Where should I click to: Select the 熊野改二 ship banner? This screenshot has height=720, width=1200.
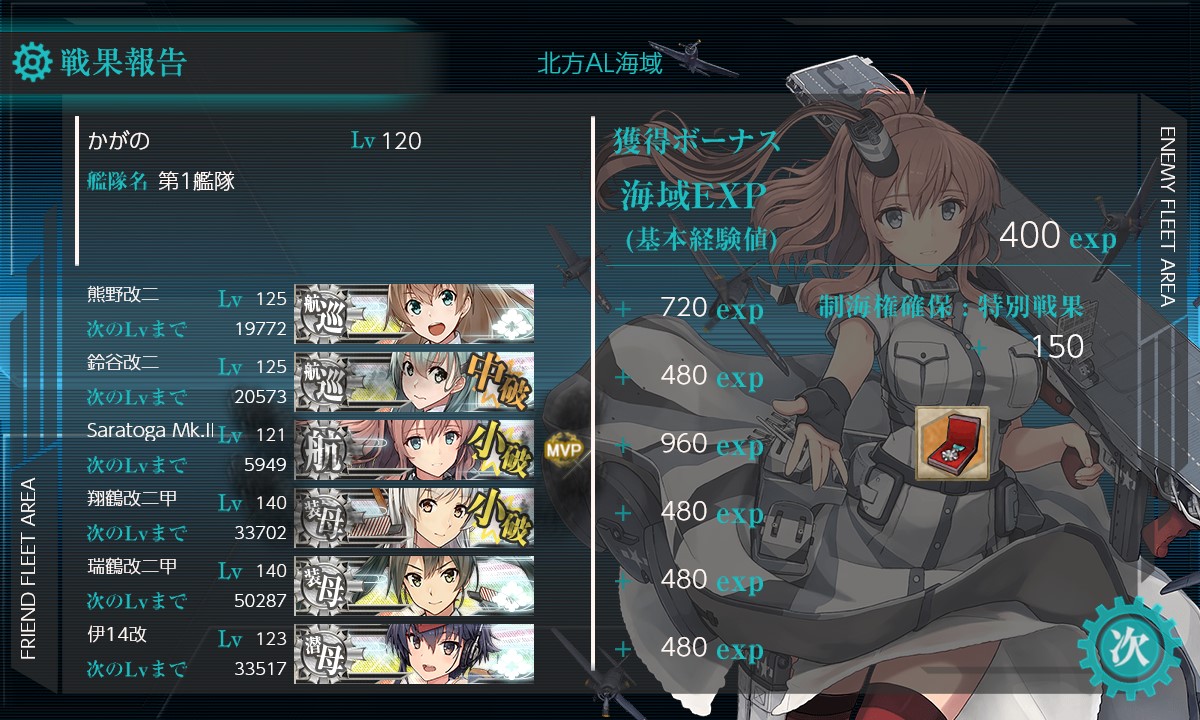pos(414,313)
